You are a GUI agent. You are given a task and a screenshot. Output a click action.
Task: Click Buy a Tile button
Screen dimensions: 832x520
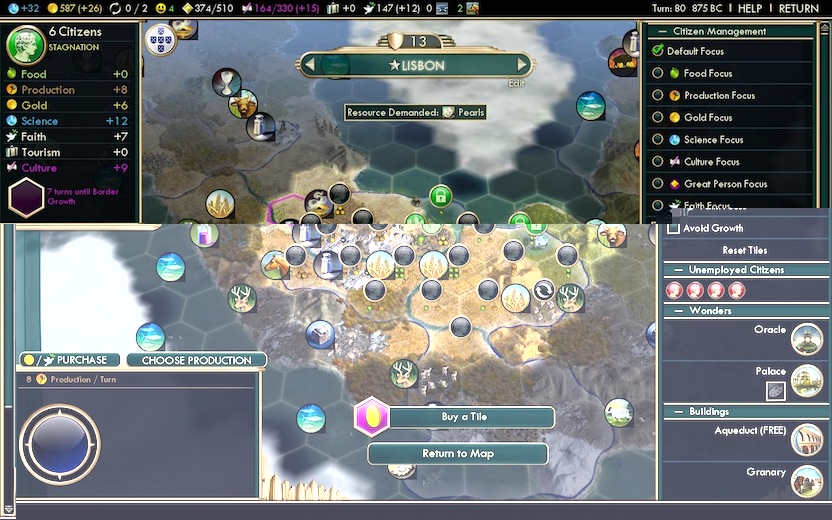coord(464,417)
